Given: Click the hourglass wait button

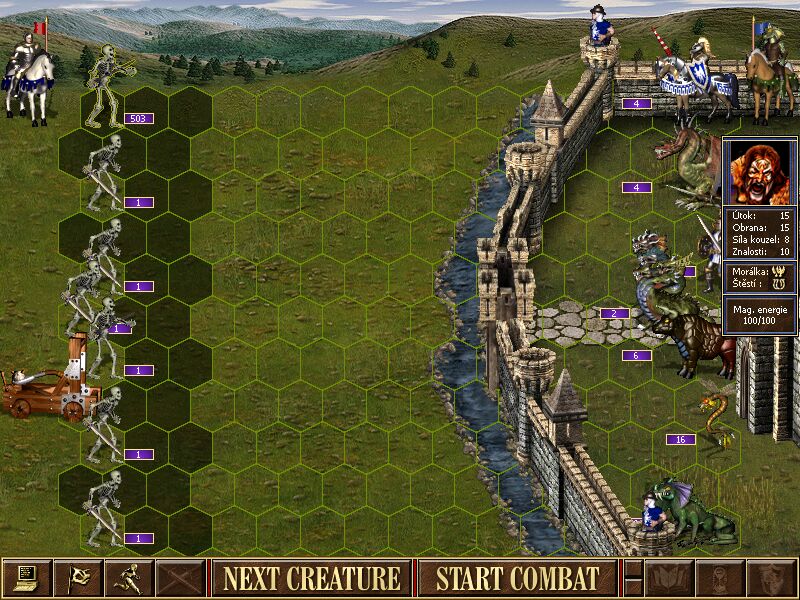Looking at the screenshot, I should tap(719, 577).
